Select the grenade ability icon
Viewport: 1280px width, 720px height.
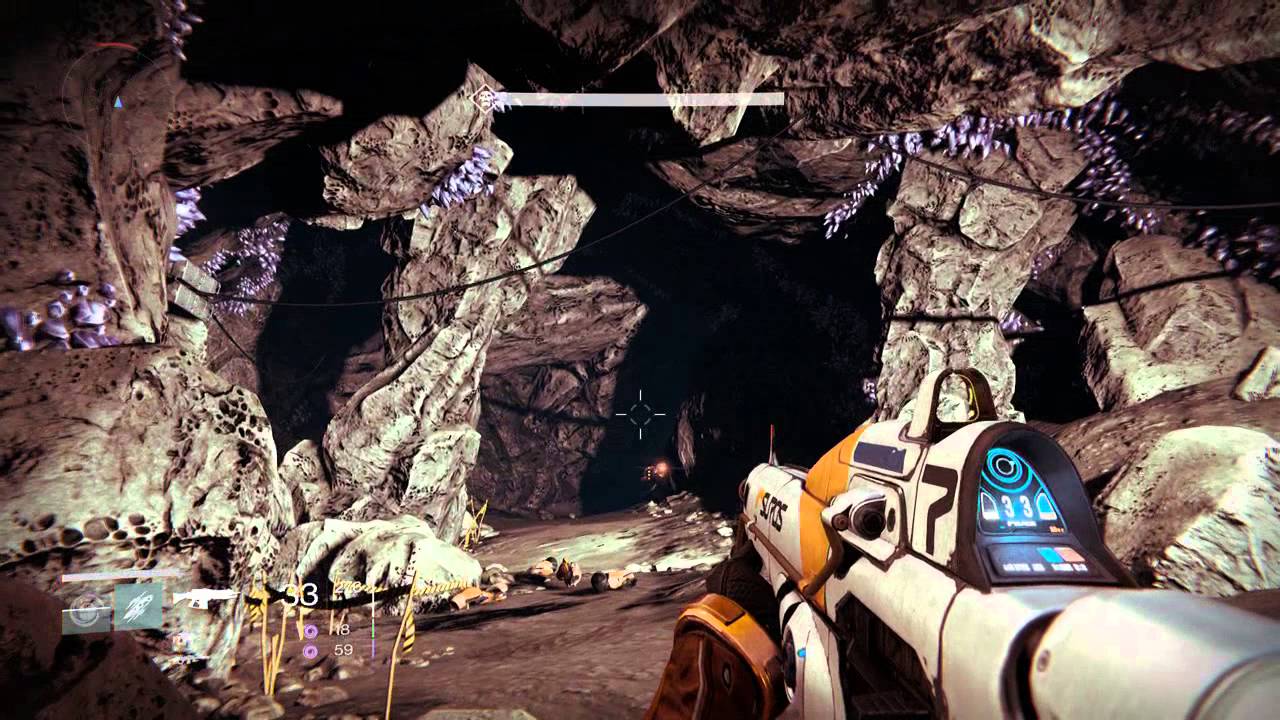coord(86,606)
